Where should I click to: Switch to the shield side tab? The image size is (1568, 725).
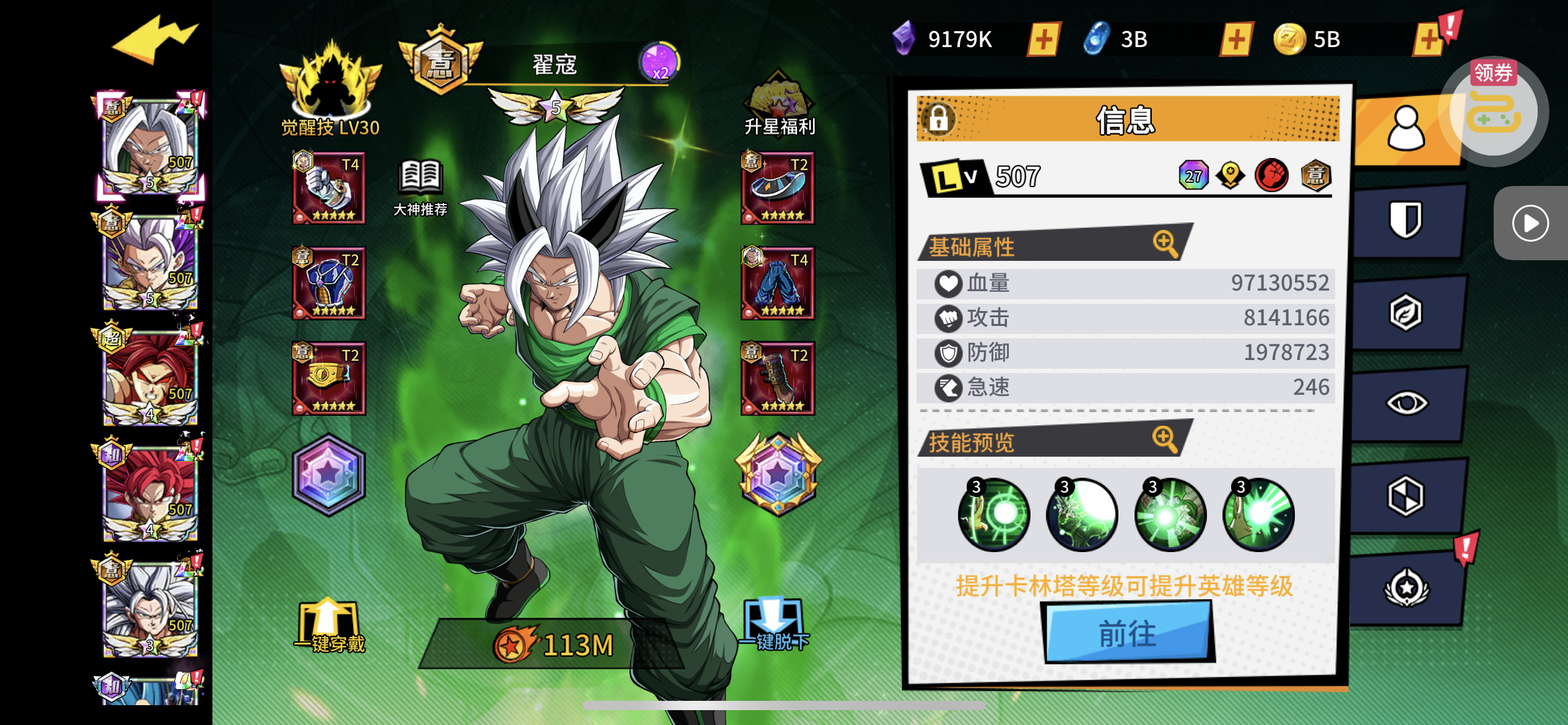1406,220
